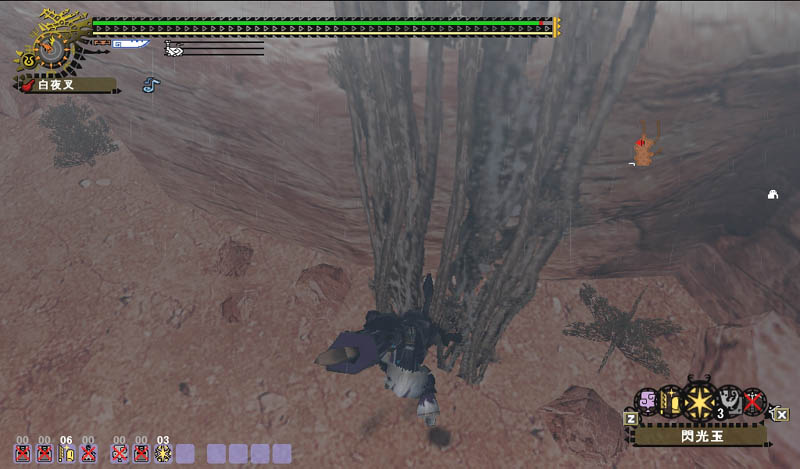Viewport: 800px width, 469px height.
Task: Use the flash bomb shortcut slot showing 03
Action: point(163,453)
